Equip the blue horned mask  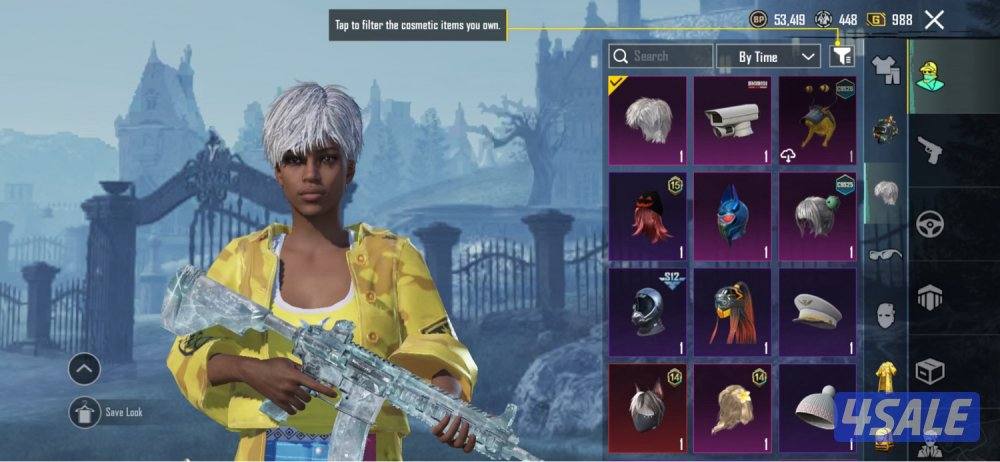[x=732, y=216]
